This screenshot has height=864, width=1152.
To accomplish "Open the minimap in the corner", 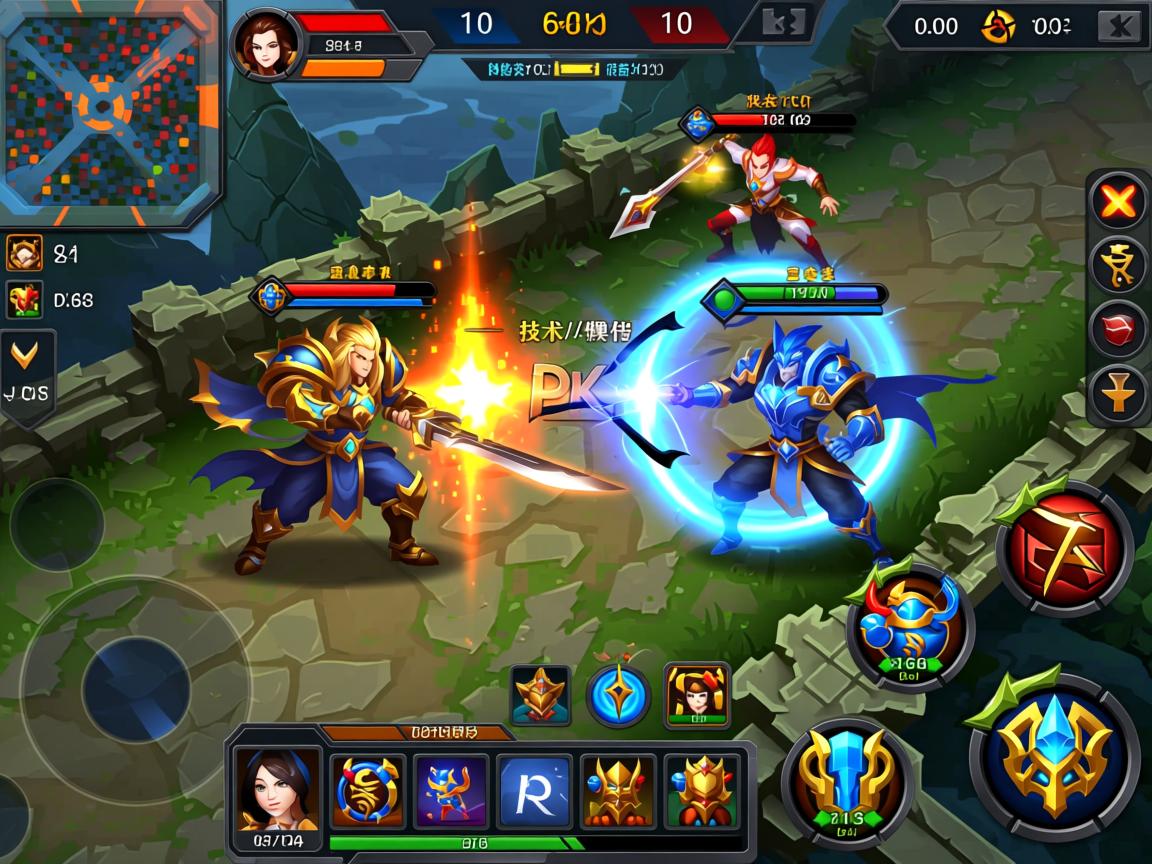I will (108, 110).
